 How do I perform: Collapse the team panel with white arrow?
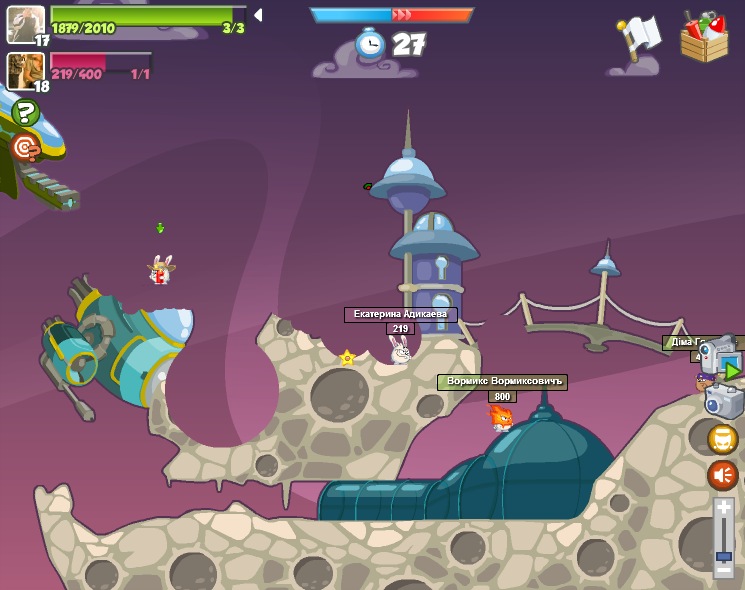point(258,15)
